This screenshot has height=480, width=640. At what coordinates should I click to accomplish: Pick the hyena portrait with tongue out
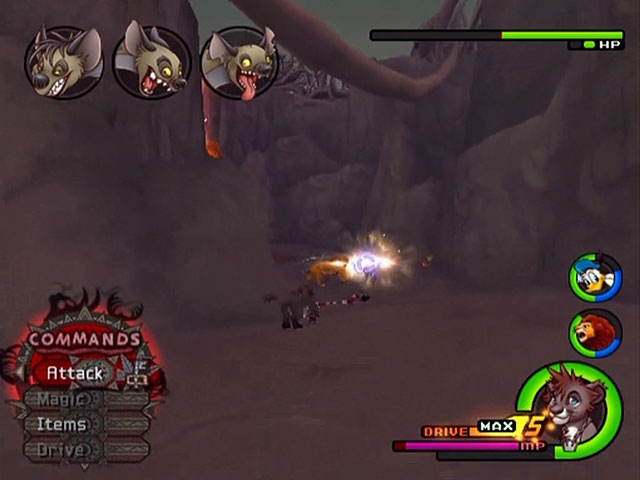tap(239, 62)
